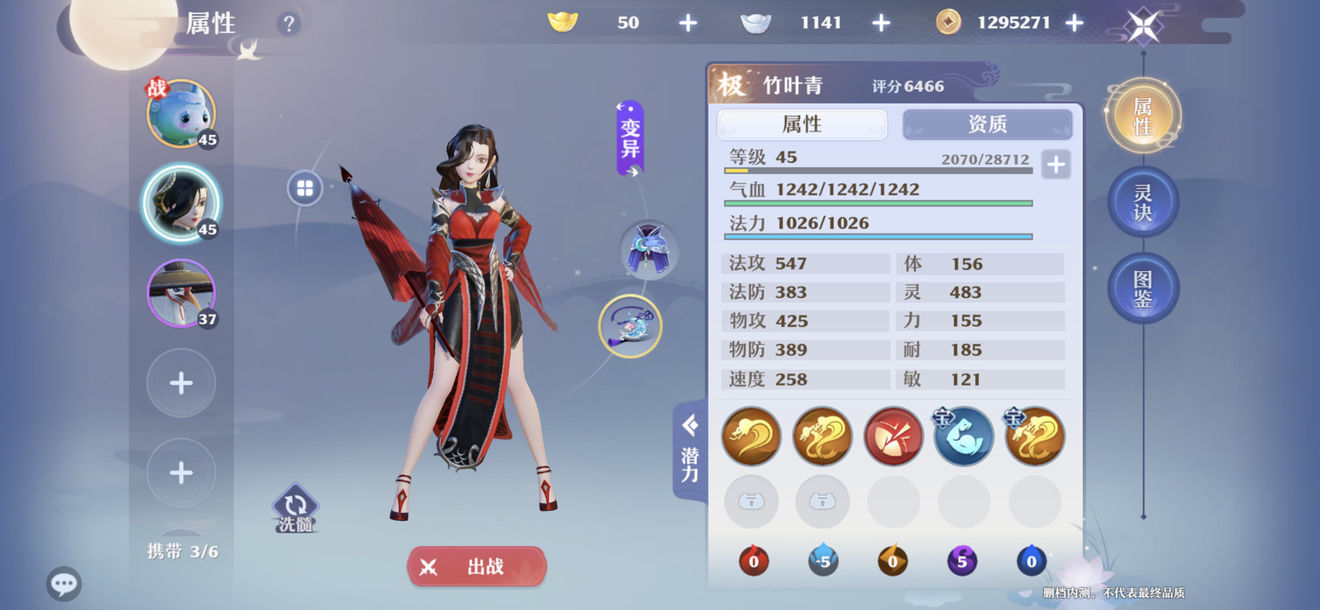Open the help question mark

[x=289, y=24]
